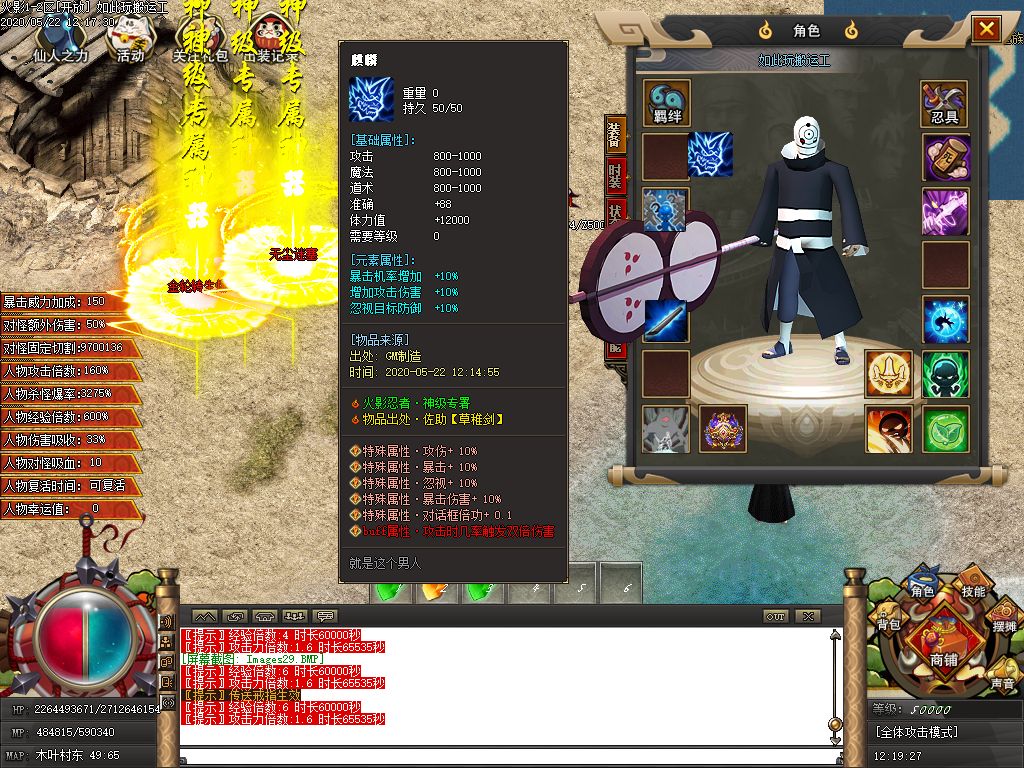
Task: Close the 角色 character panel
Action: [986, 29]
